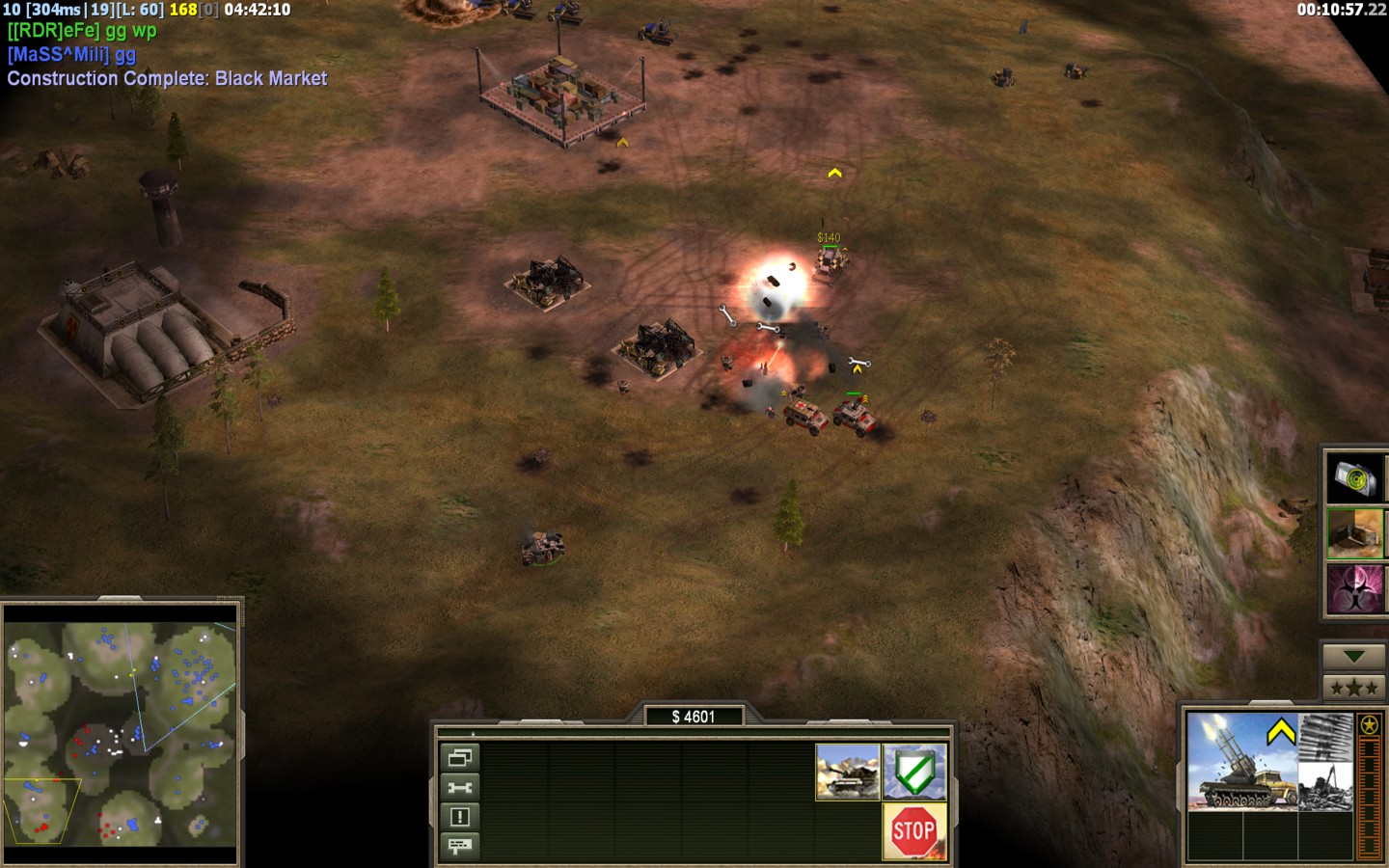Choose the Attack Move tank icon
The width and height of the screenshot is (1389, 868).
(x=848, y=772)
